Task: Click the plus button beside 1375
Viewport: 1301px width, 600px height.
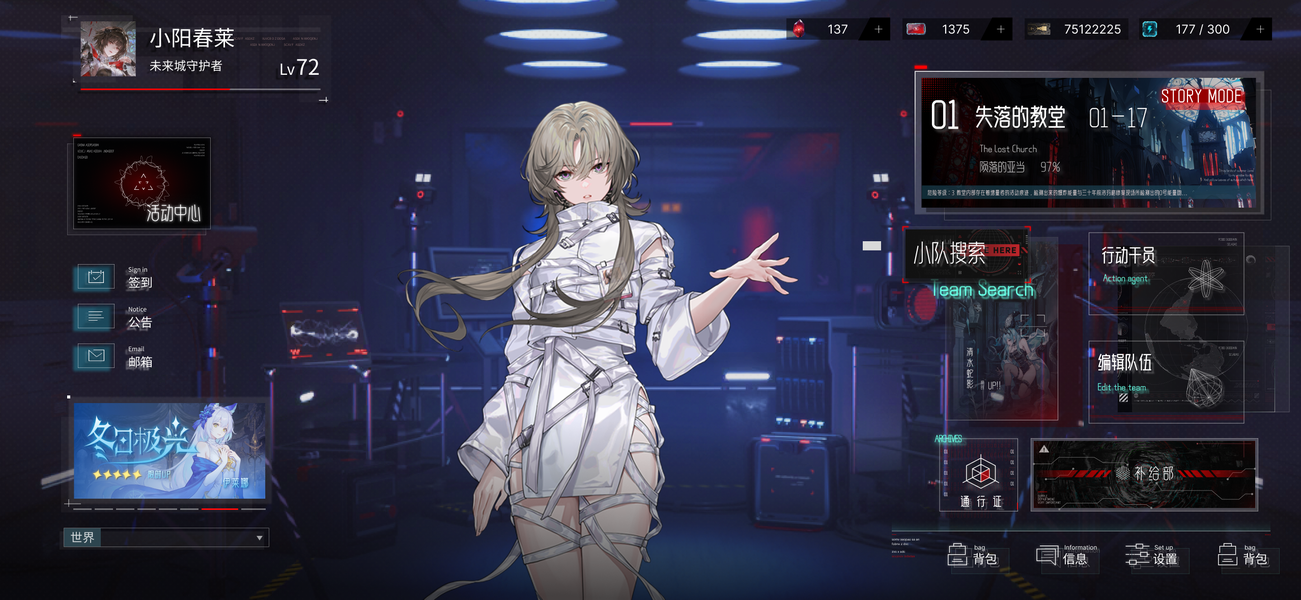Action: click(1000, 30)
